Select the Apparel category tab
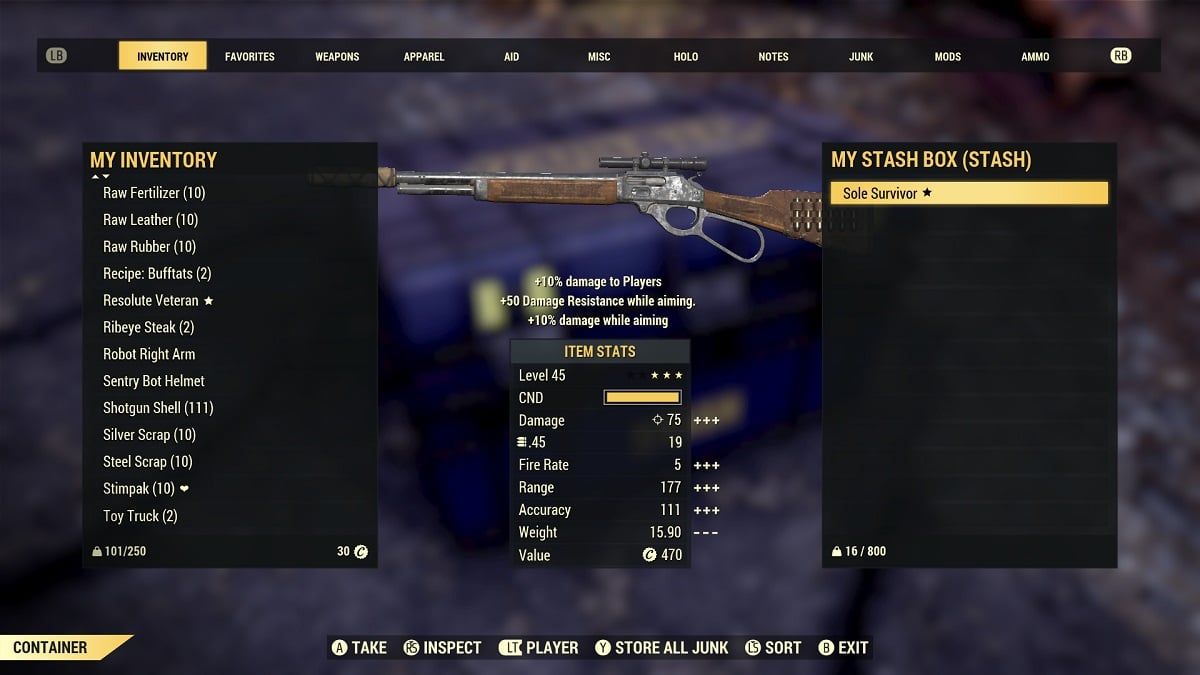Image resolution: width=1200 pixels, height=675 pixels. (424, 57)
